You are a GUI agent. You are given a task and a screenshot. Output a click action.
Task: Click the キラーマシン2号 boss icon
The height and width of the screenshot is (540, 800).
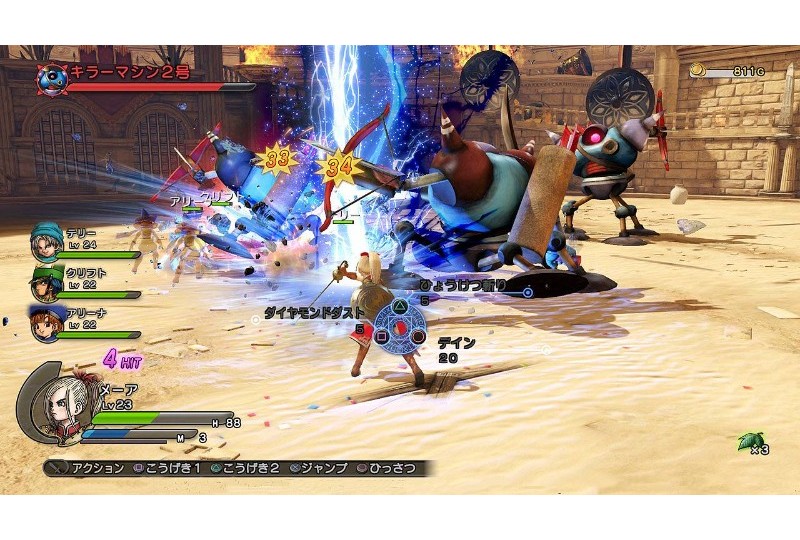[x=51, y=77]
